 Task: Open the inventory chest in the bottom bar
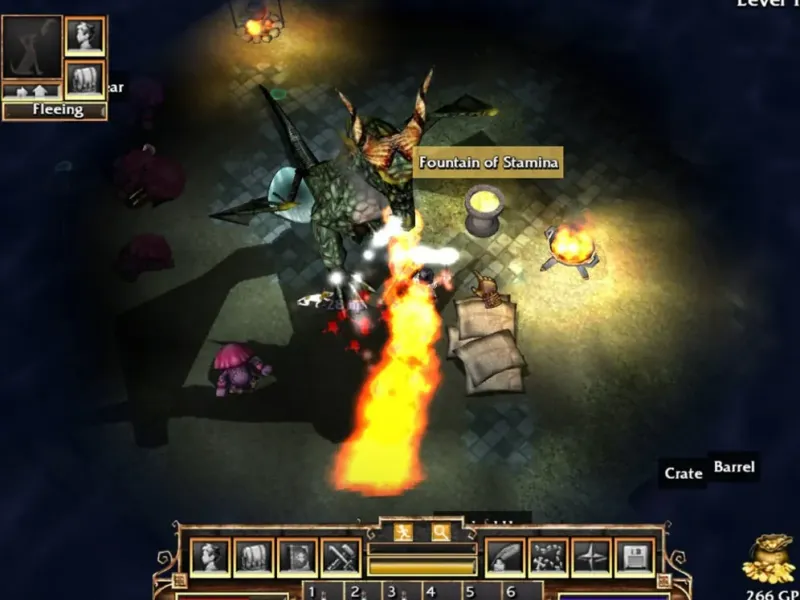pyautogui.click(x=254, y=557)
